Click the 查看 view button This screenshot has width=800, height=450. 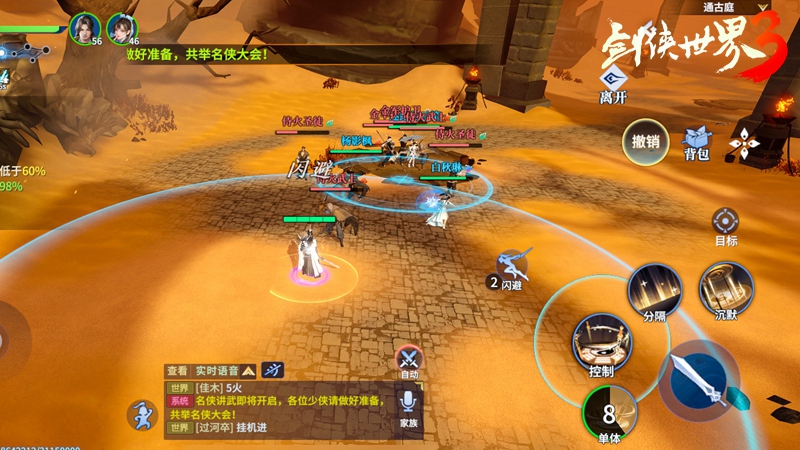177,370
